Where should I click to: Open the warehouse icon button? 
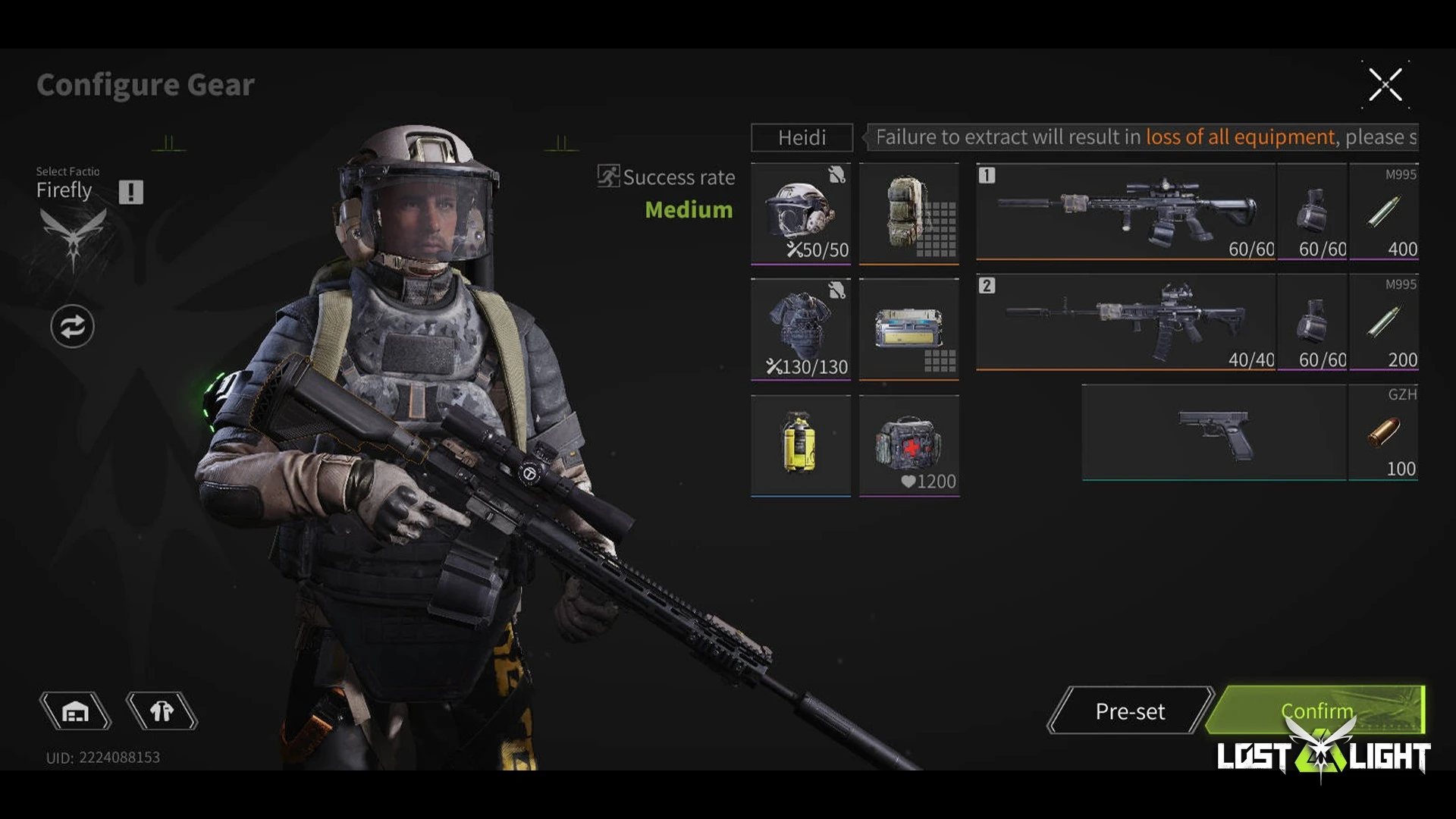tap(75, 711)
